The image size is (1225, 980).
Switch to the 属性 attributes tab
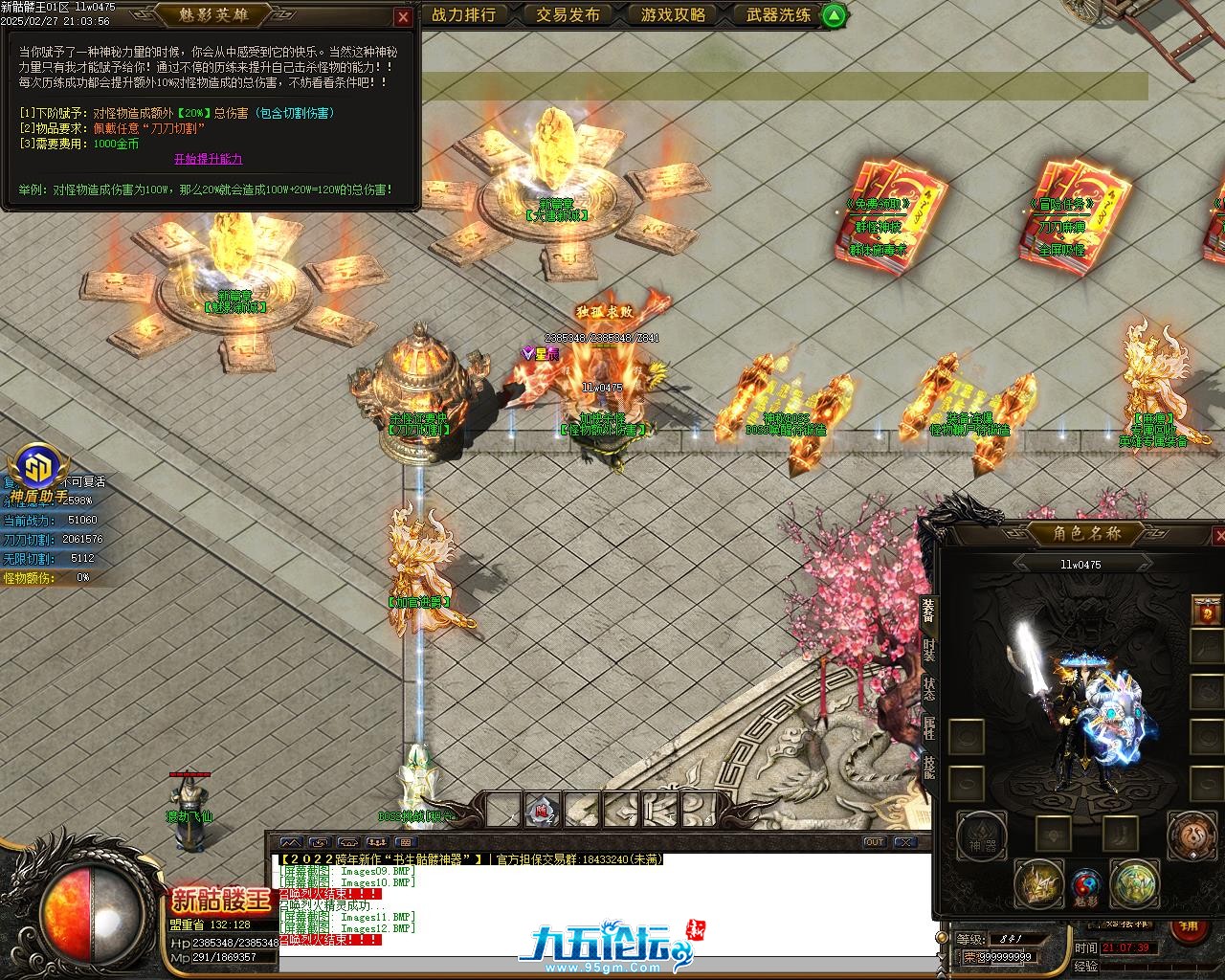click(x=928, y=728)
